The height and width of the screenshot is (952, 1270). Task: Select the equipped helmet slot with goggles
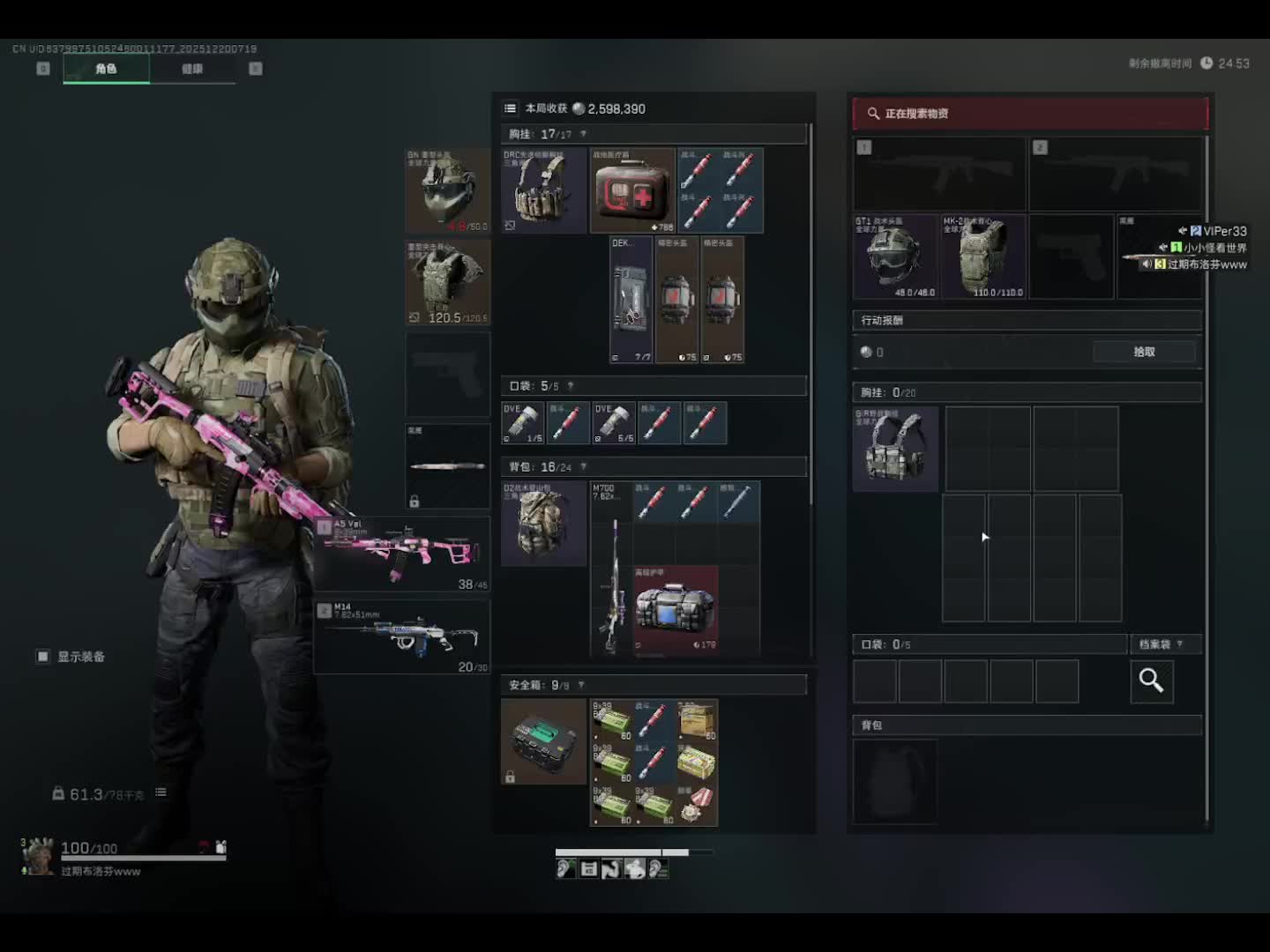(x=447, y=190)
